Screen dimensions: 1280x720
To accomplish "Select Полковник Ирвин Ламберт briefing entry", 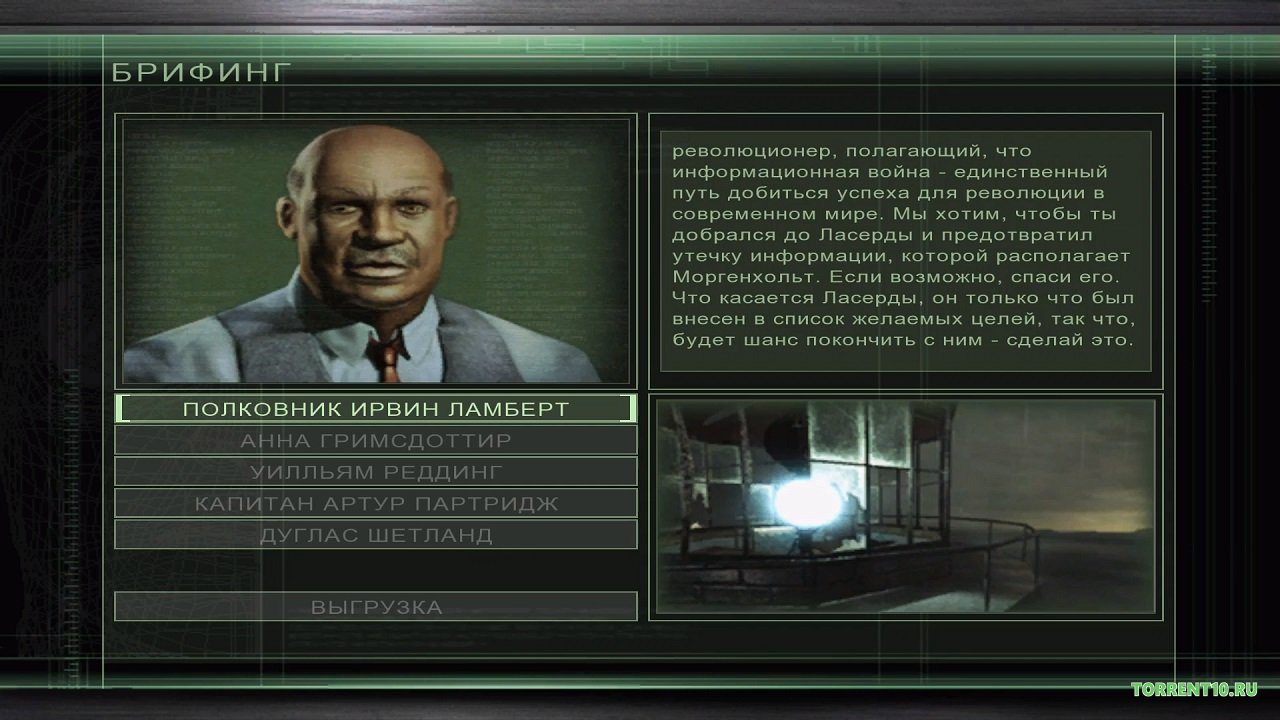I will click(x=376, y=409).
